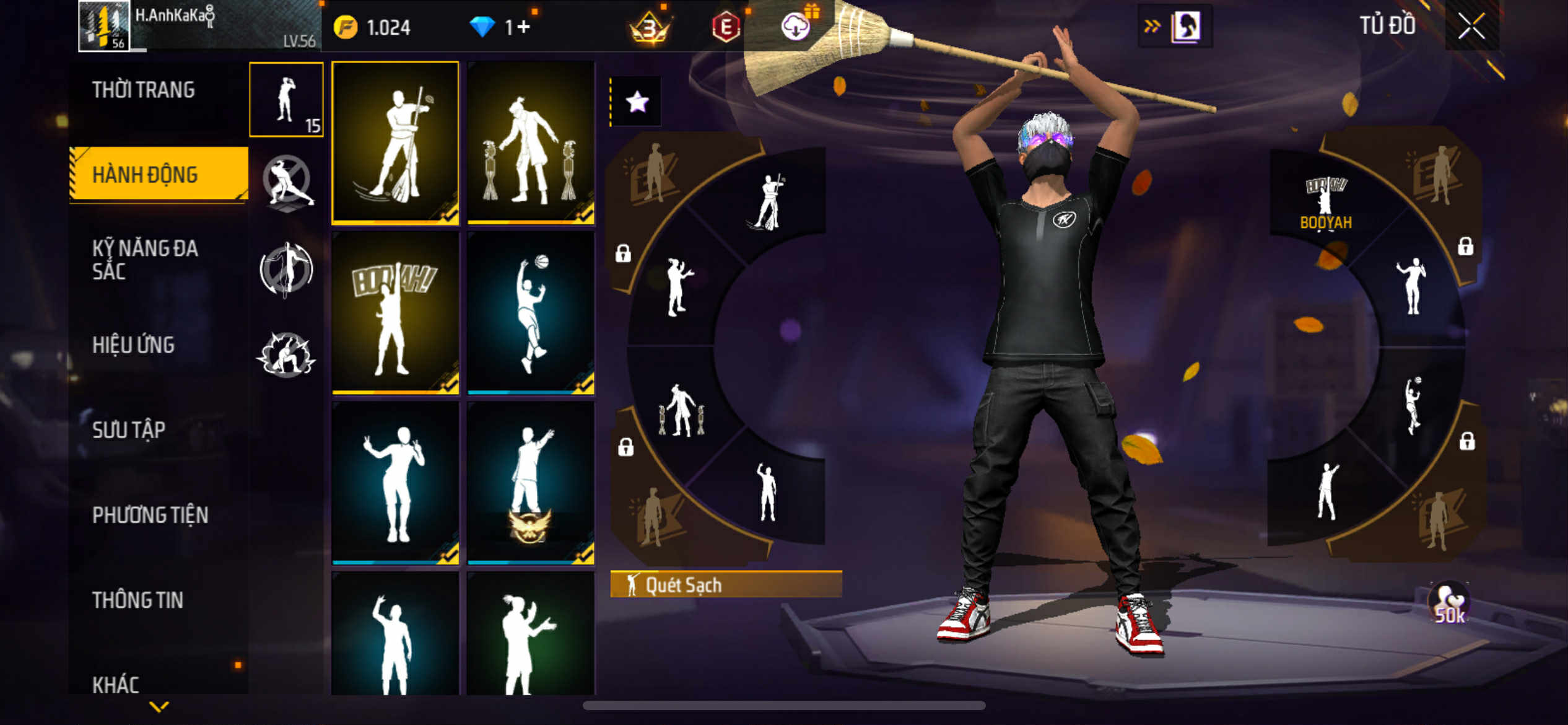Open the Thời Trang category

pos(144,90)
